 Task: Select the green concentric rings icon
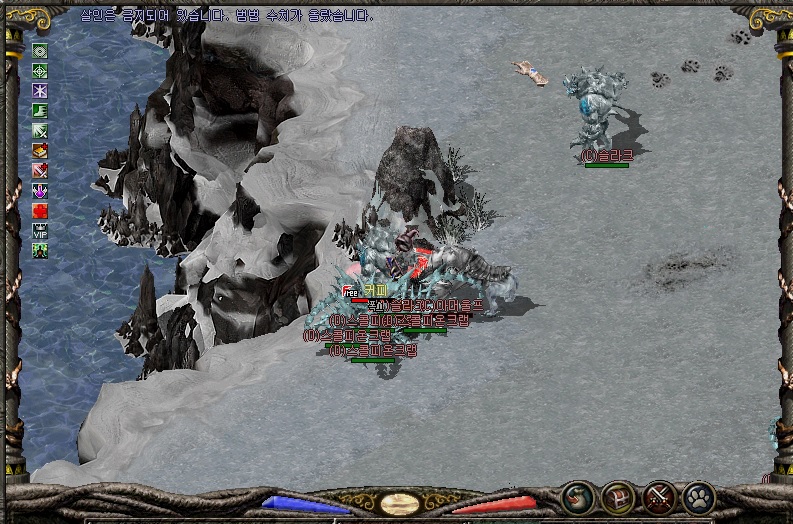tap(40, 50)
